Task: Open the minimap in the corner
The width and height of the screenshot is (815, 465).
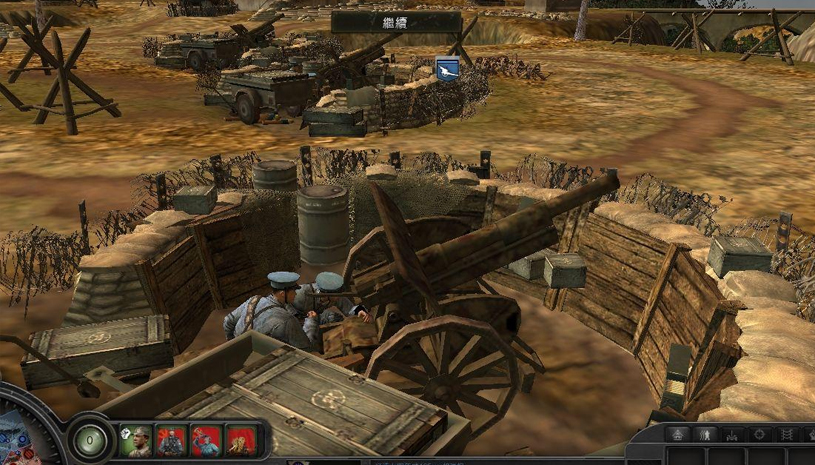Action: coord(18,440)
